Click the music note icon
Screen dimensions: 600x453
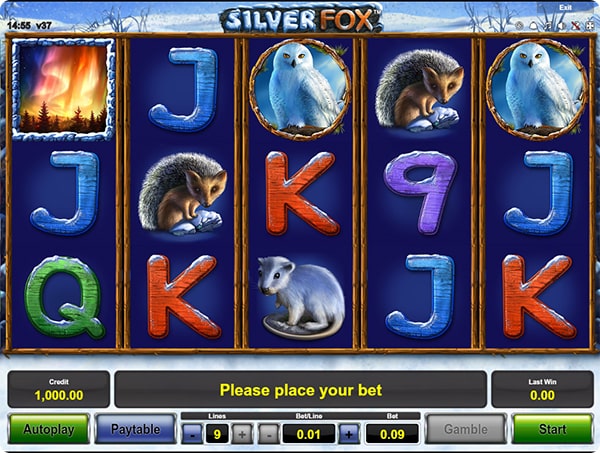(548, 26)
